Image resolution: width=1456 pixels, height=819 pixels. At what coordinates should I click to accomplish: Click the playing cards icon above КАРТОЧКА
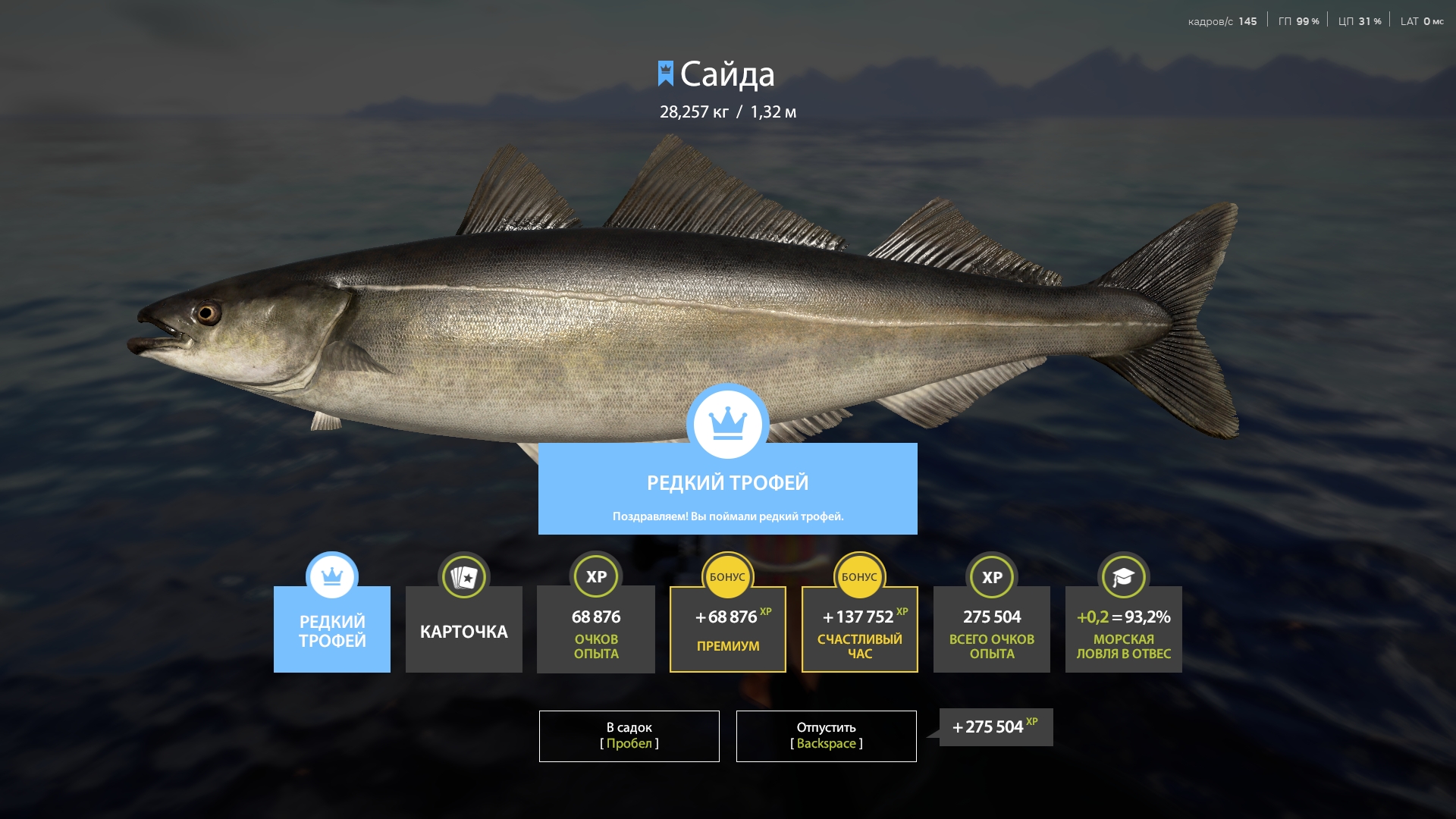tap(463, 576)
